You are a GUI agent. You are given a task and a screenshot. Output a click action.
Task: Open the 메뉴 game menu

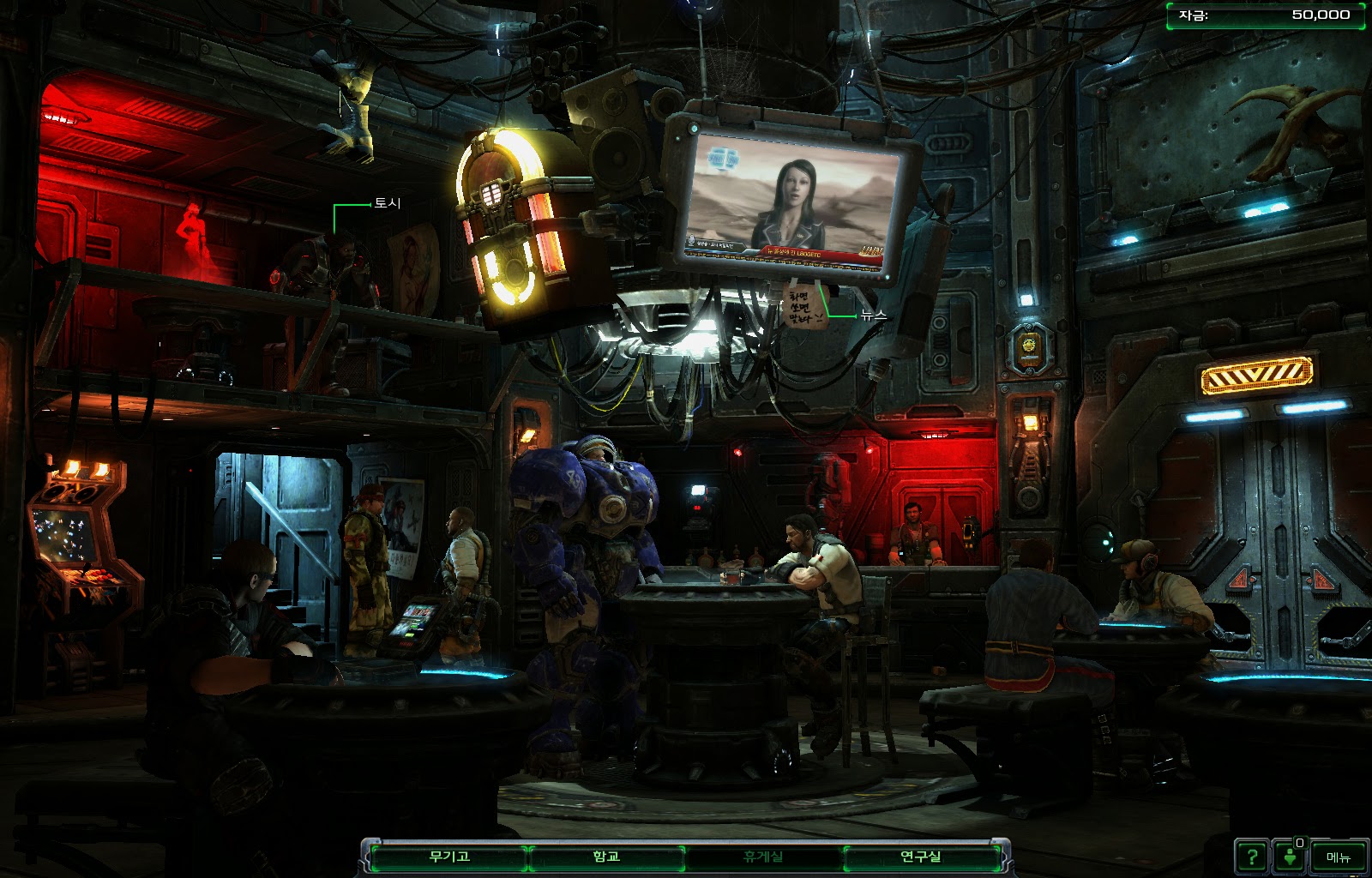tap(1339, 857)
